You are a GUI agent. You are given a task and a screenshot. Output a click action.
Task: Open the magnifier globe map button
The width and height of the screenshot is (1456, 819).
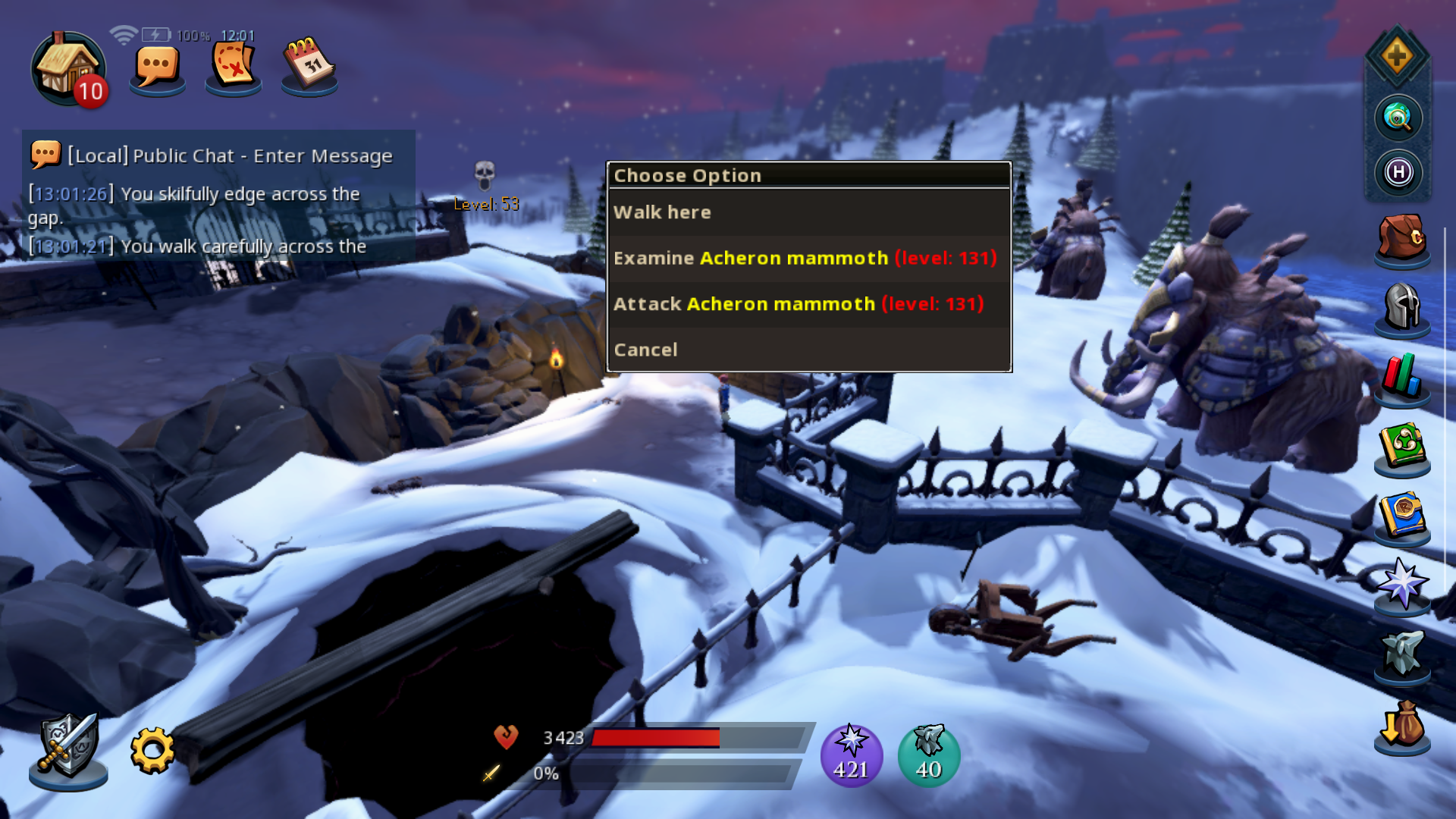click(1398, 118)
